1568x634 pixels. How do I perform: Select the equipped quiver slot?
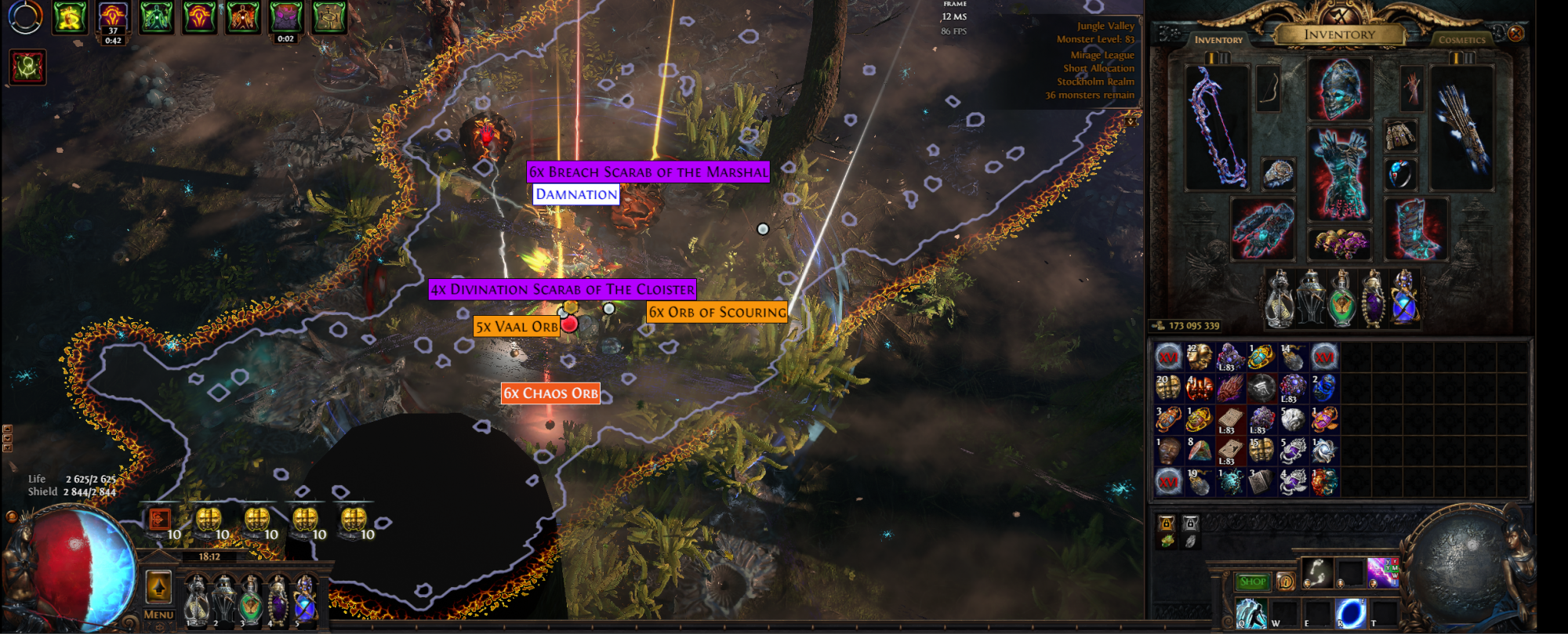pos(1461,127)
